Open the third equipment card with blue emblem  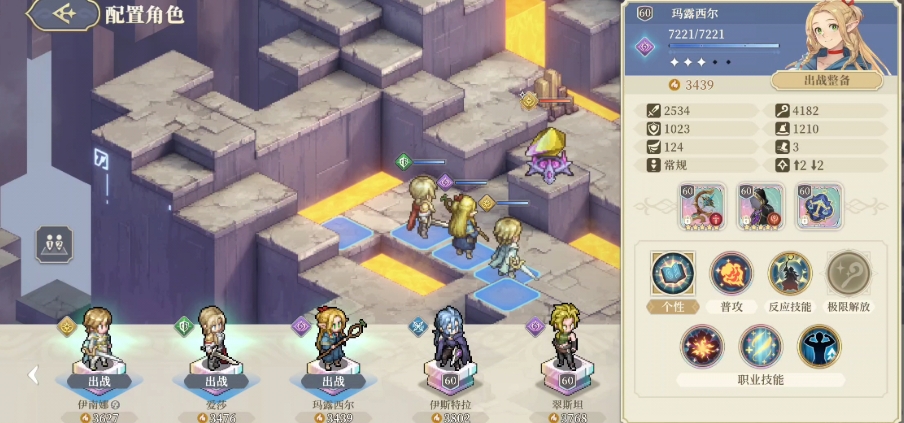[818, 206]
